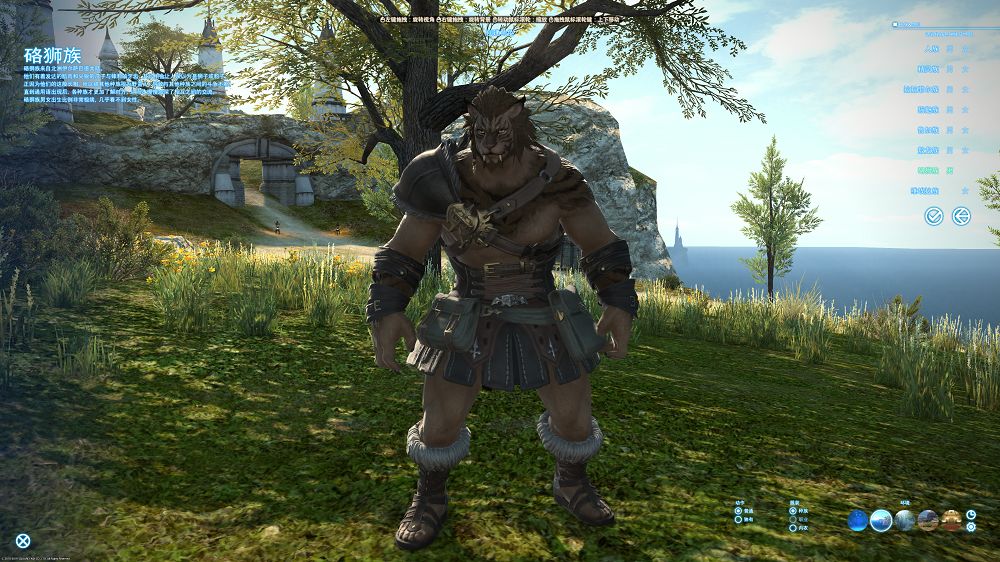Choose male for 人族 (Hyur)
The height and width of the screenshot is (562, 1000).
coord(949,47)
